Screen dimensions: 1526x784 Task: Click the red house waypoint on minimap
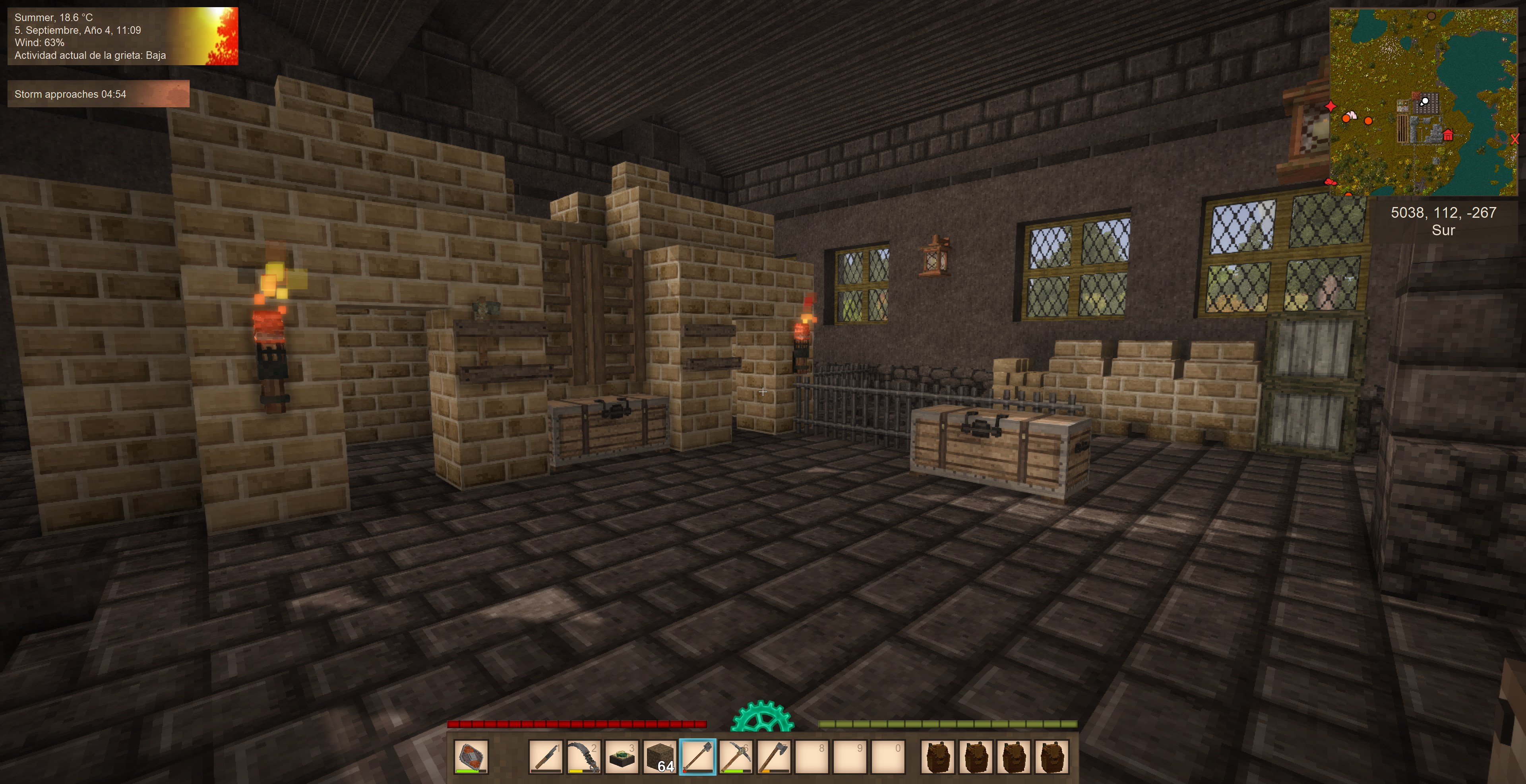point(1448,135)
